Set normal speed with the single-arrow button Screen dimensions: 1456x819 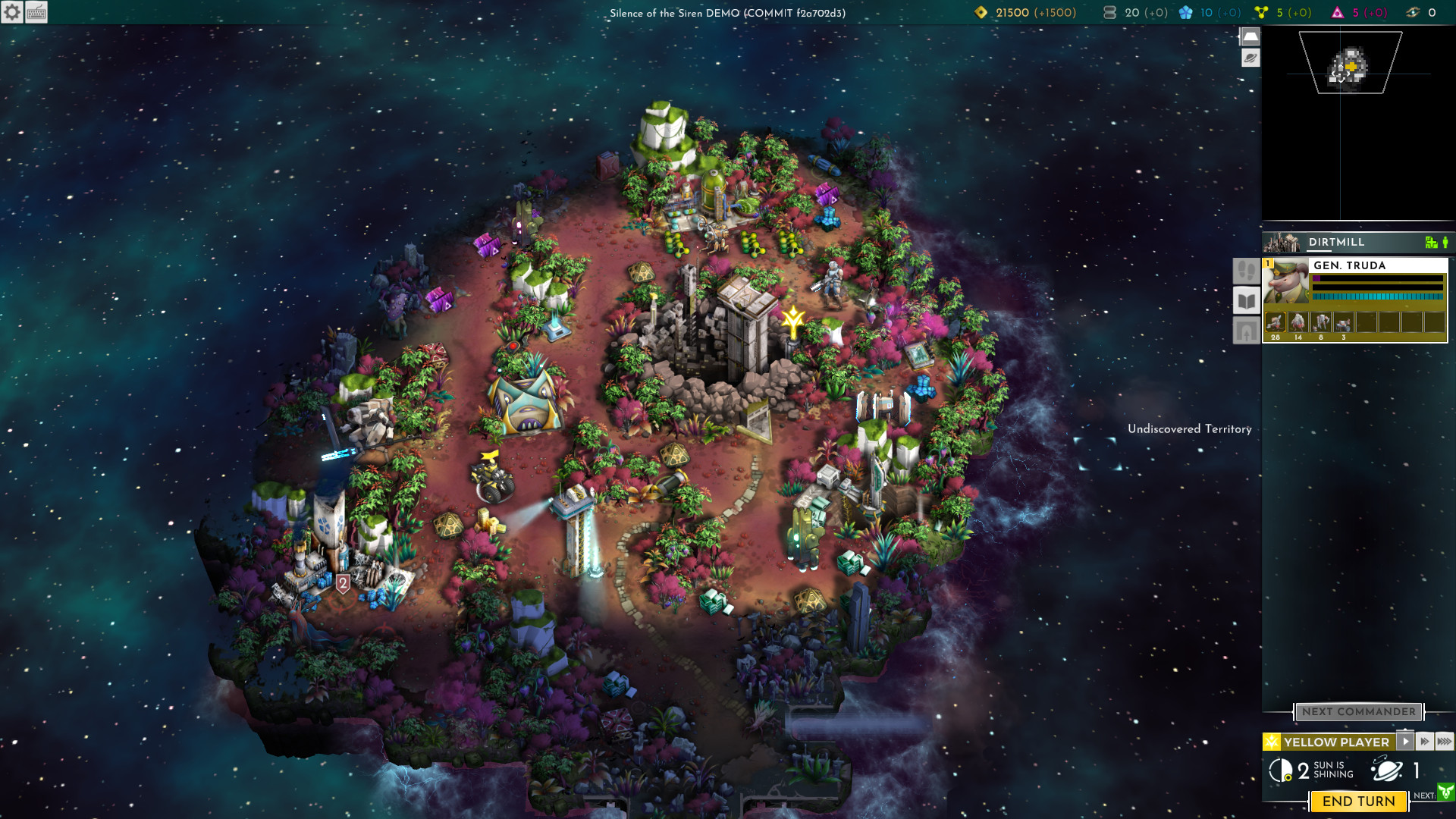coord(1405,742)
